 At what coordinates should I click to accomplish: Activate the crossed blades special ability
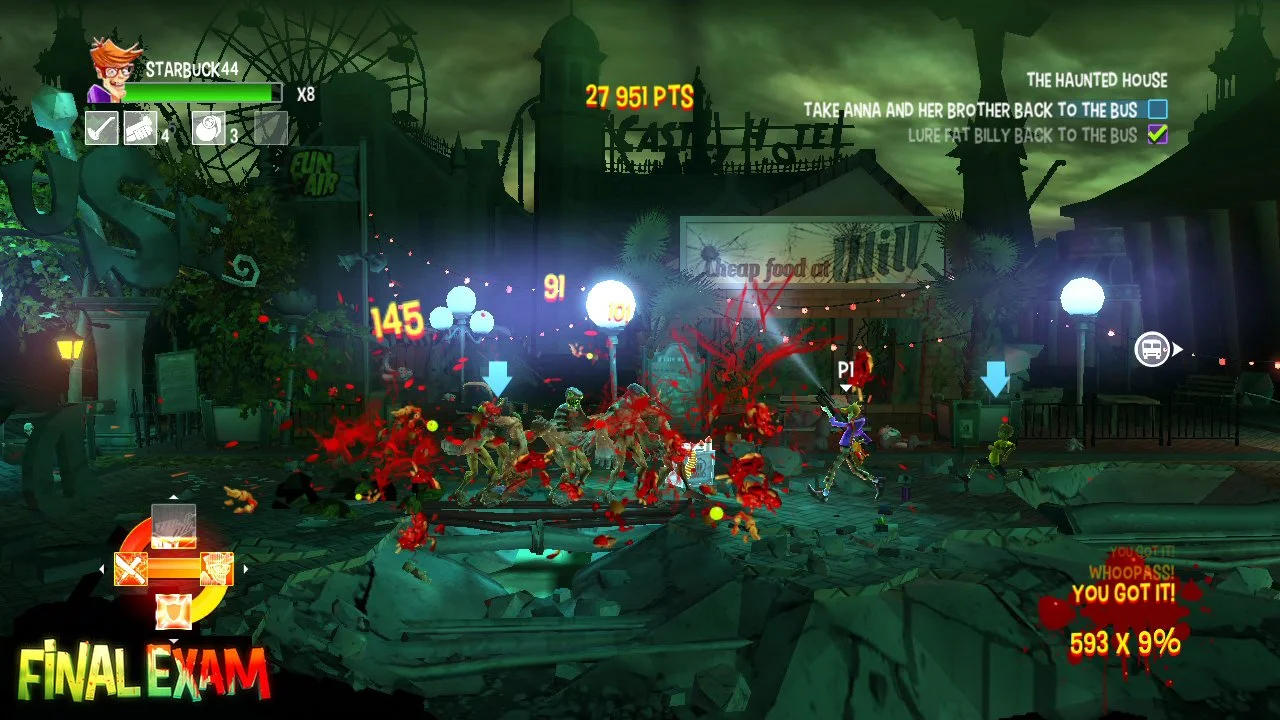(131, 569)
